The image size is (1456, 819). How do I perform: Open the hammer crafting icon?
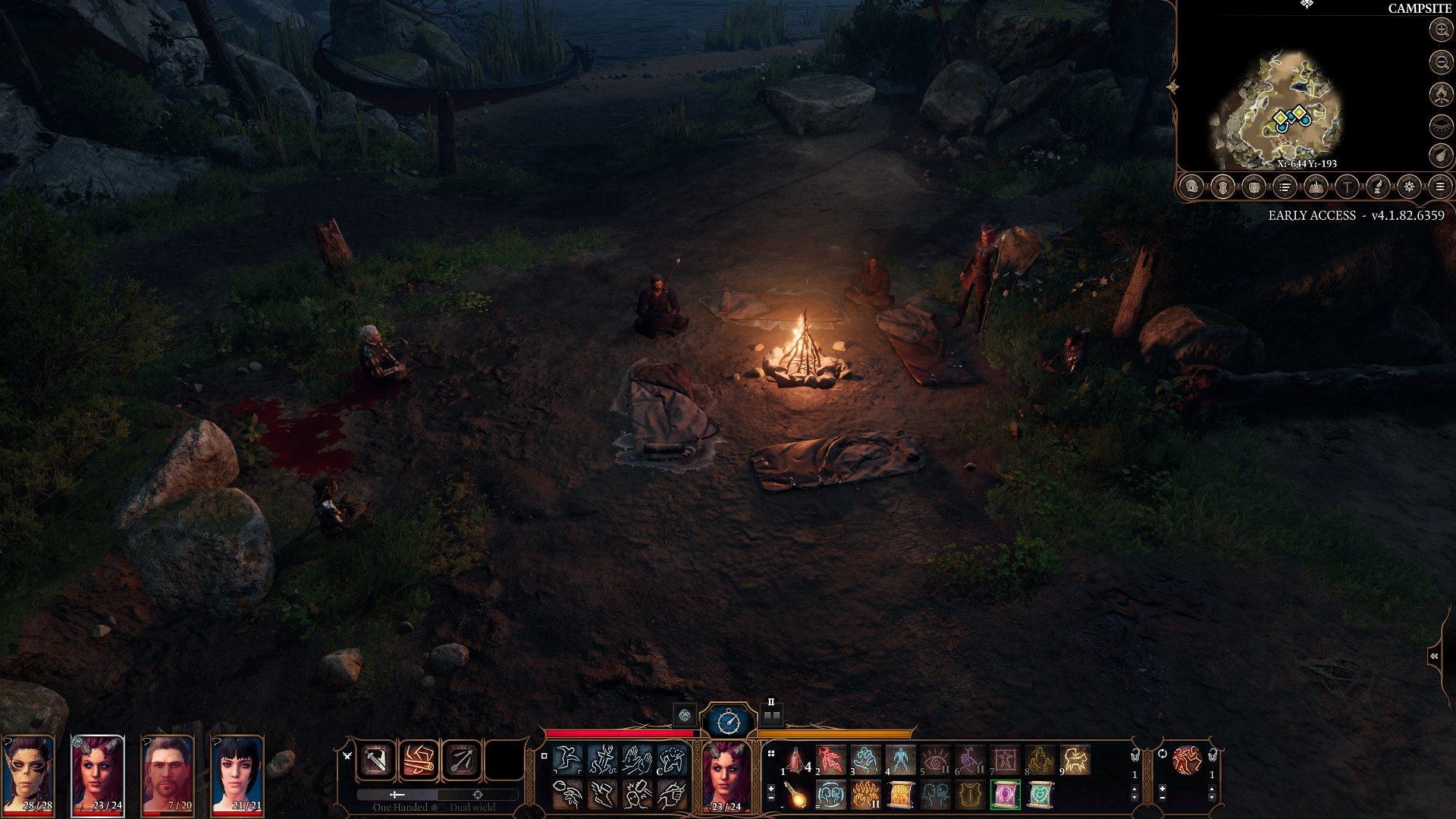tap(1347, 187)
